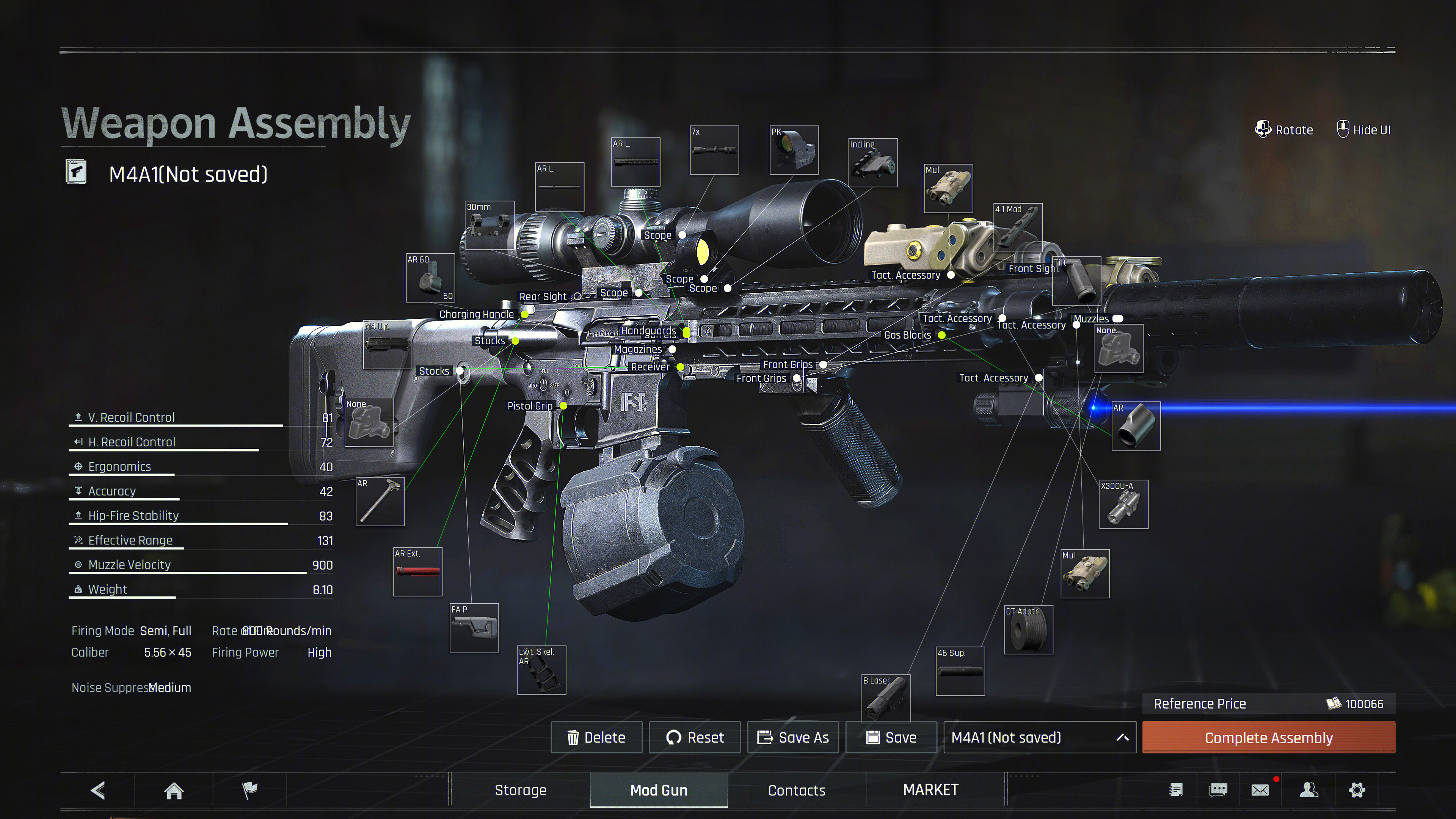Open the chat bubble icon
The image size is (1456, 819).
point(1218,790)
